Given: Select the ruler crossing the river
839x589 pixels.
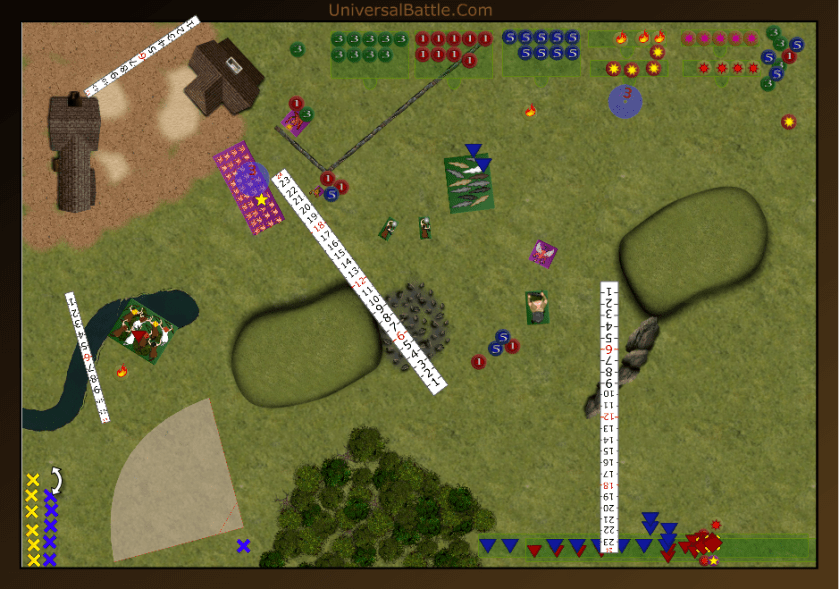Looking at the screenshot, I should tap(87, 357).
